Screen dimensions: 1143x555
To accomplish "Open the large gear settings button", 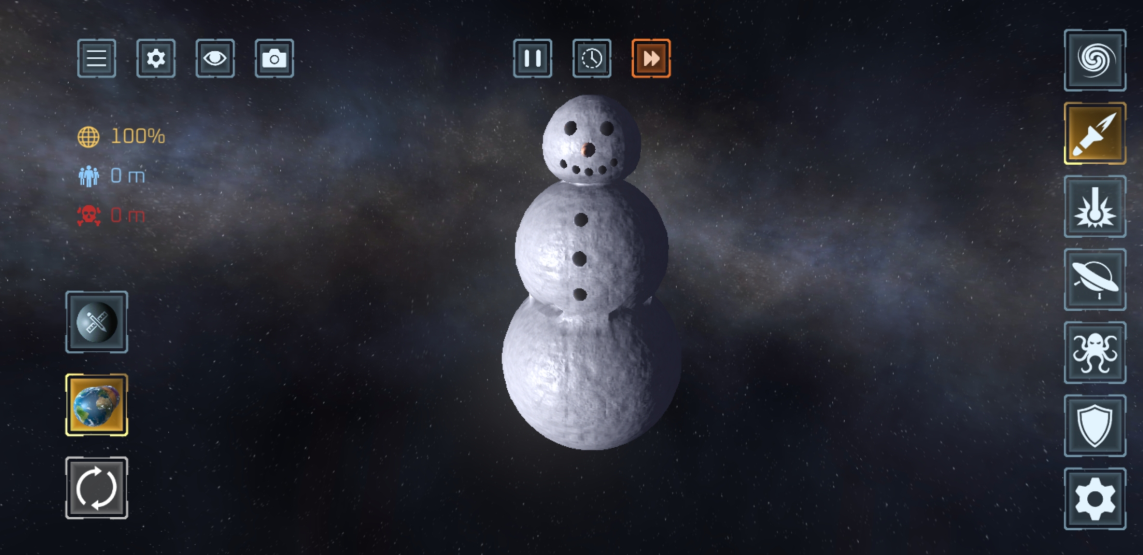I will [x=1094, y=499].
